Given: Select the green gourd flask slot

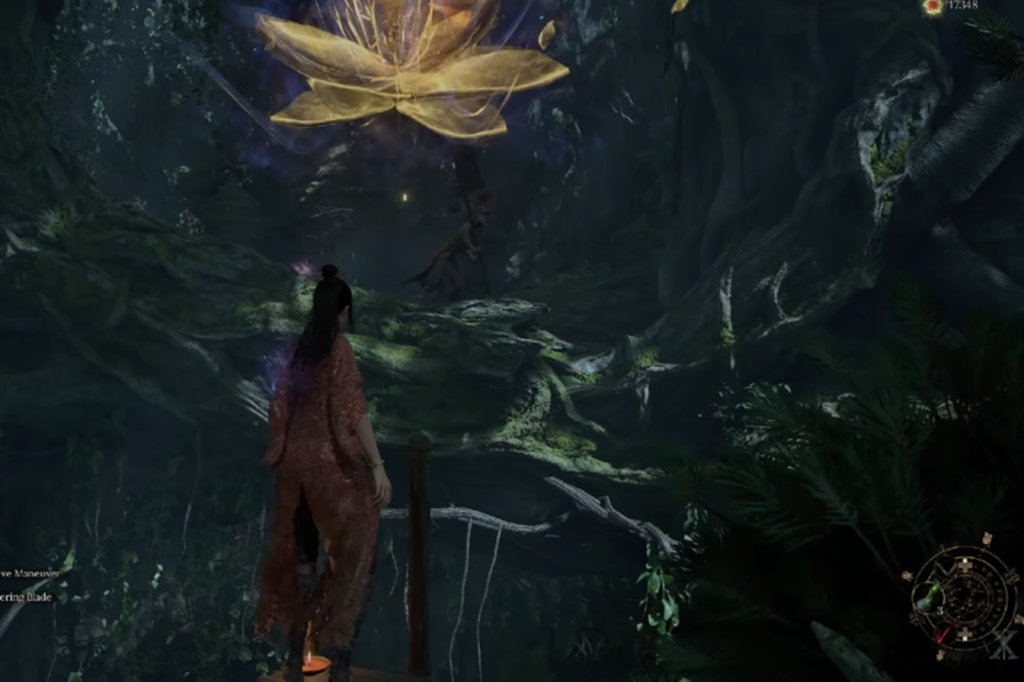Looking at the screenshot, I should pos(930,599).
